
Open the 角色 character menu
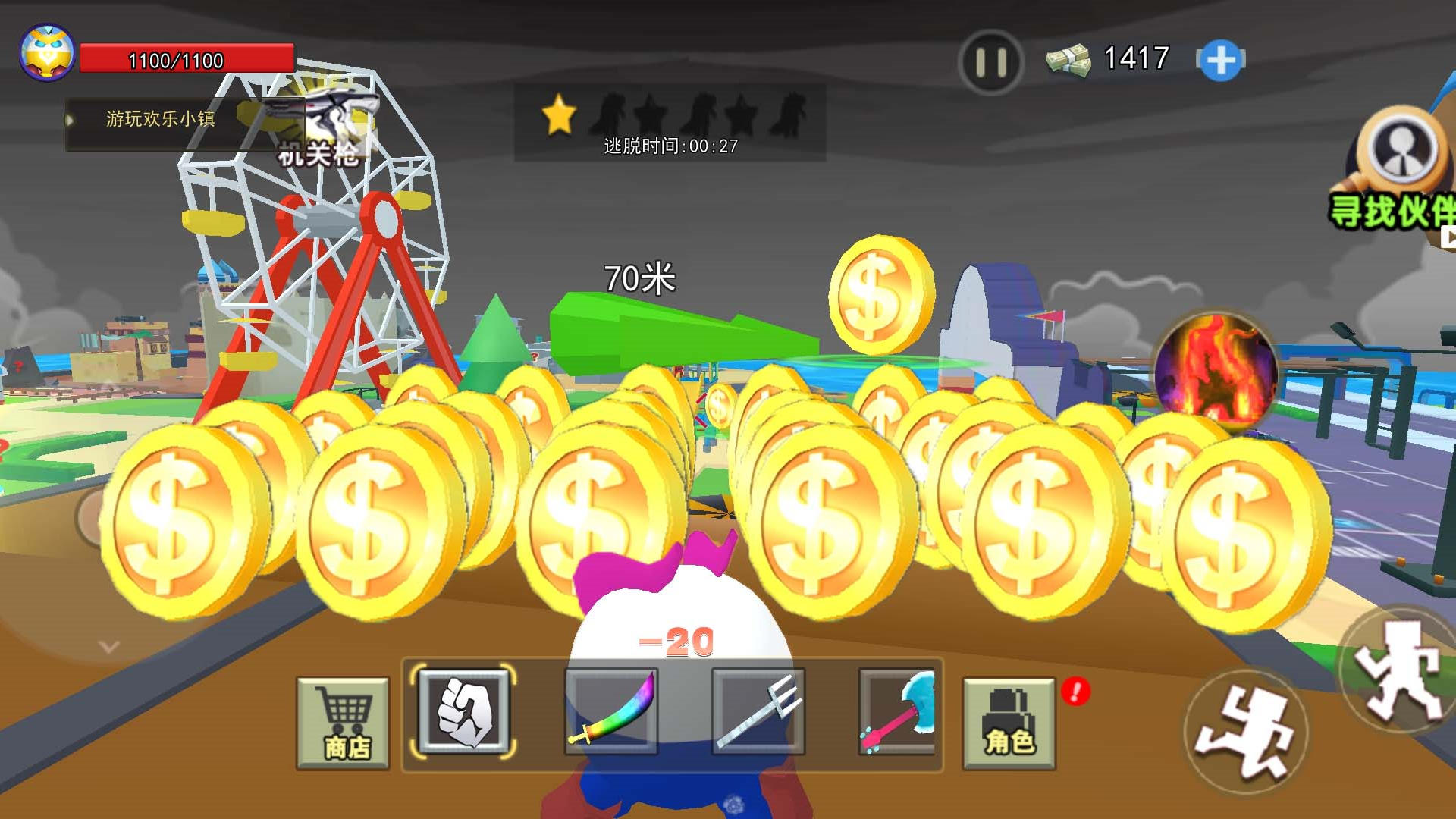[x=1009, y=723]
